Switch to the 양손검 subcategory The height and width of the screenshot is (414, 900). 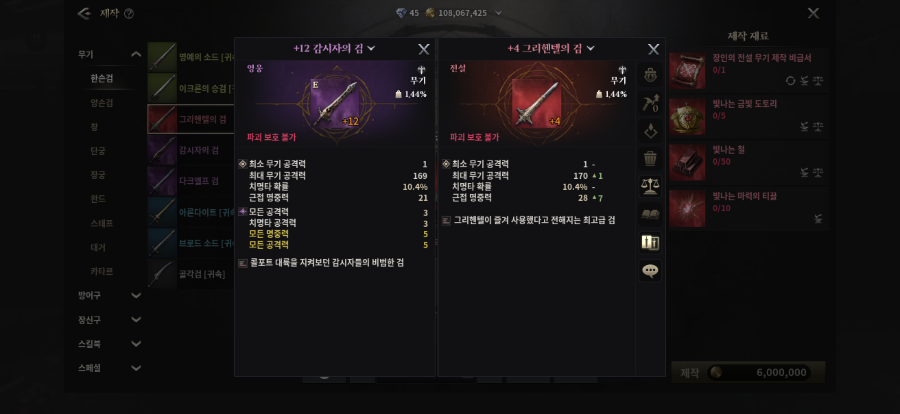(102, 102)
